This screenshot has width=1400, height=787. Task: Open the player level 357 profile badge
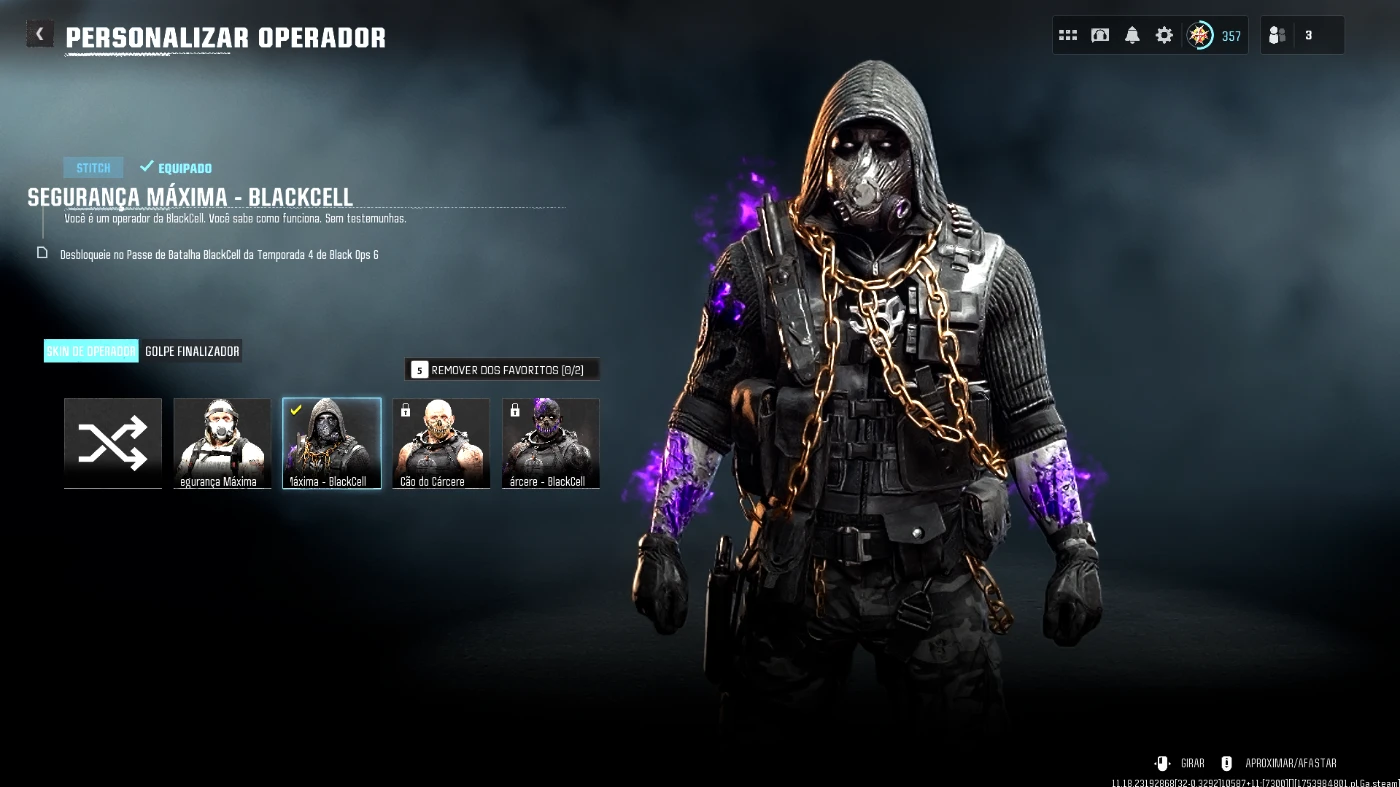pyautogui.click(x=1213, y=36)
